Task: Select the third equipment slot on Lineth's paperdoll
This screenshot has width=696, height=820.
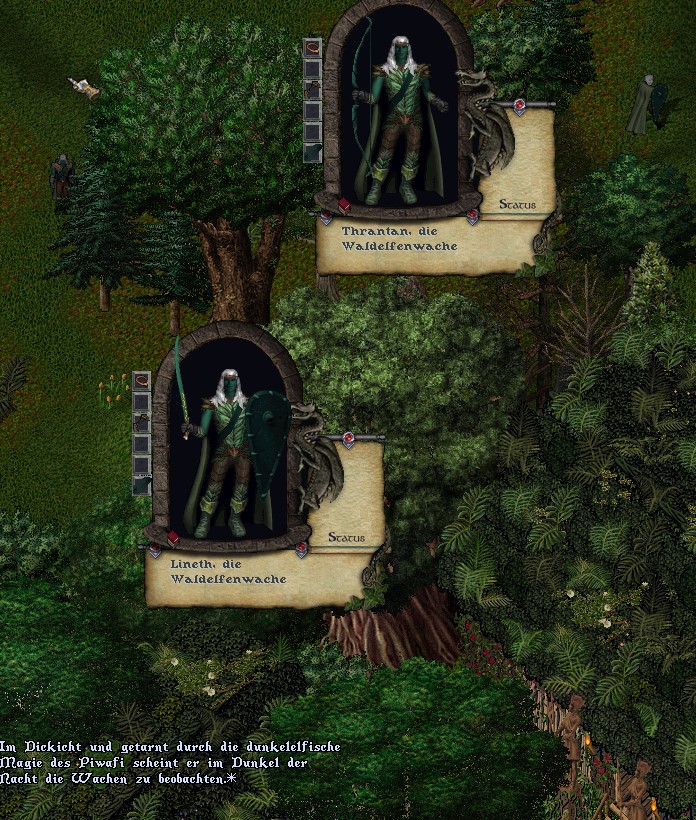Action: pos(142,423)
